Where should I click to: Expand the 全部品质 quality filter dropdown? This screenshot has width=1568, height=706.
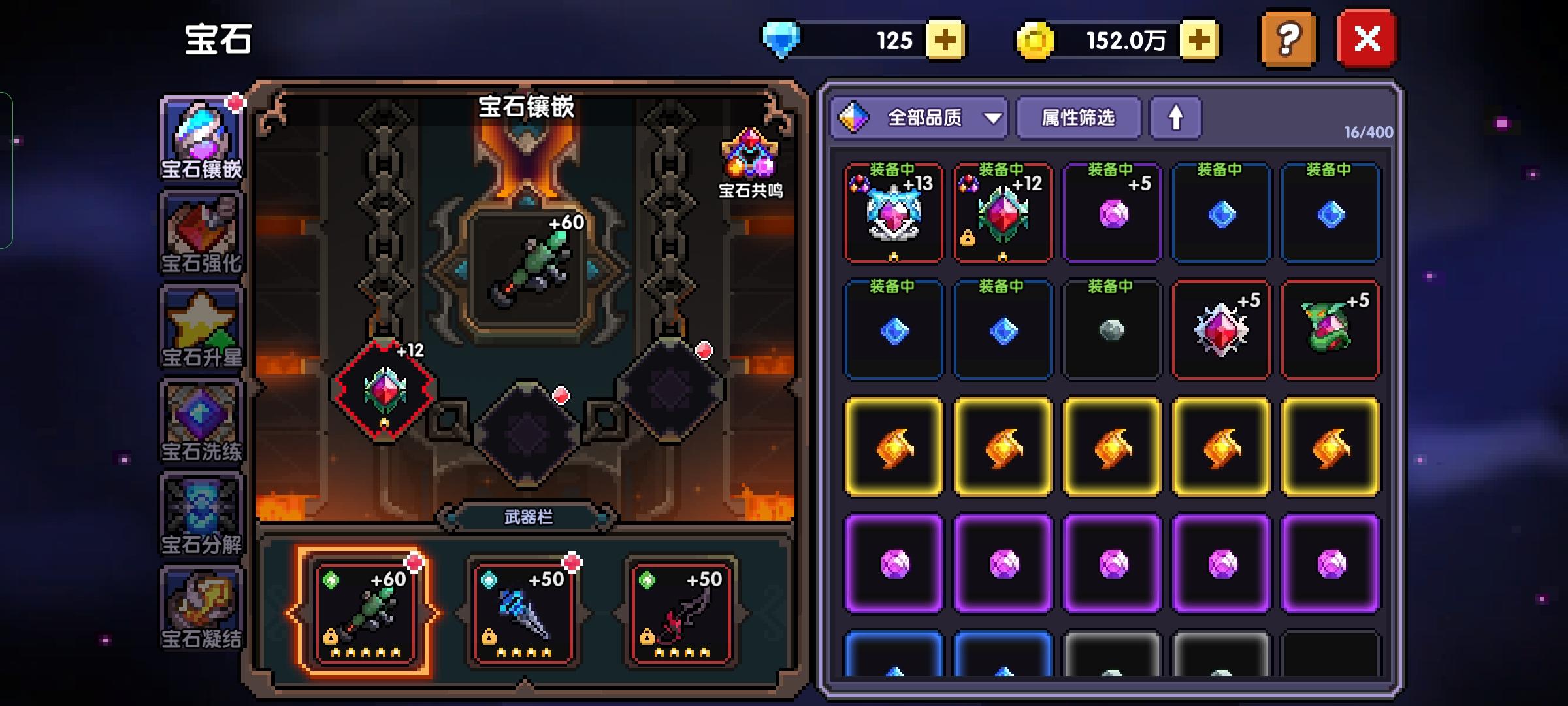(917, 118)
